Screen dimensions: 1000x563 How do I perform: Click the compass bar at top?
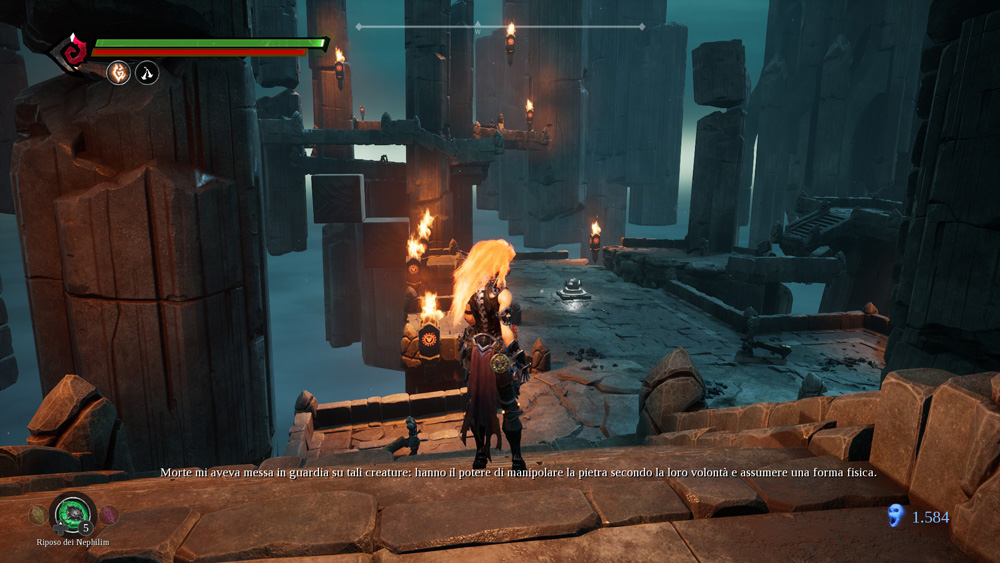[500, 27]
